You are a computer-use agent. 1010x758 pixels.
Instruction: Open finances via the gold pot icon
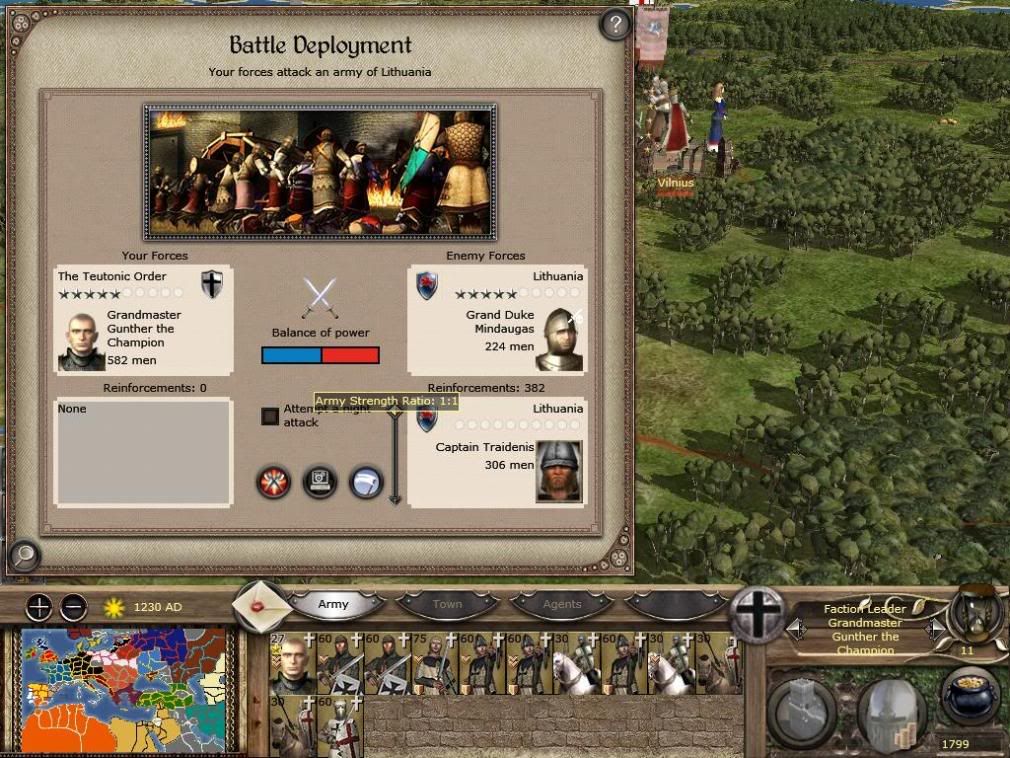click(969, 697)
